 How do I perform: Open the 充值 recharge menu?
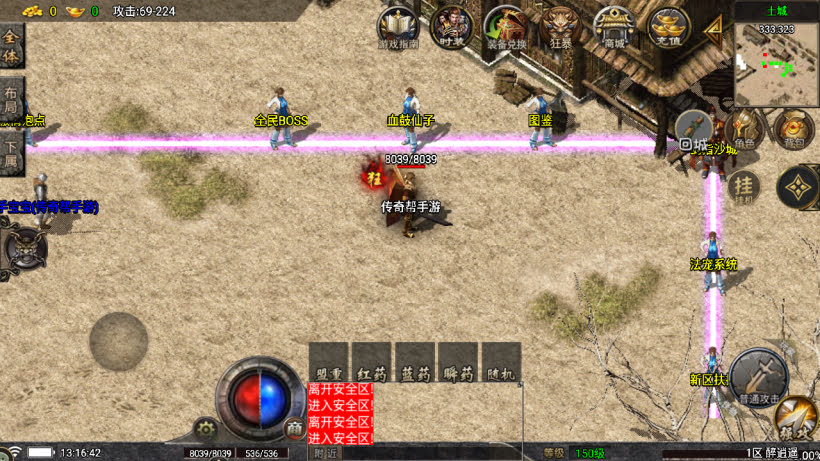pos(666,27)
